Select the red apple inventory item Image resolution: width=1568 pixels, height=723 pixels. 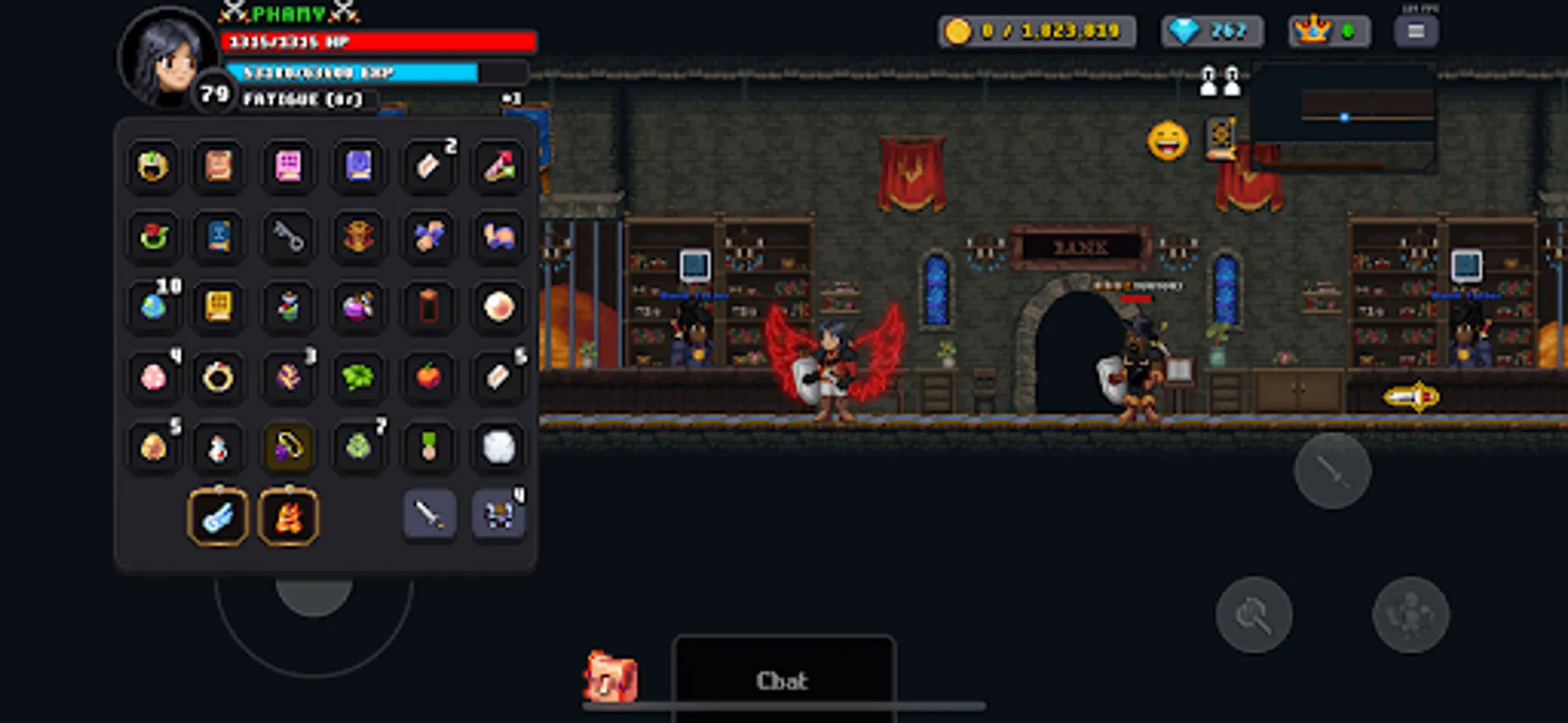[430, 376]
